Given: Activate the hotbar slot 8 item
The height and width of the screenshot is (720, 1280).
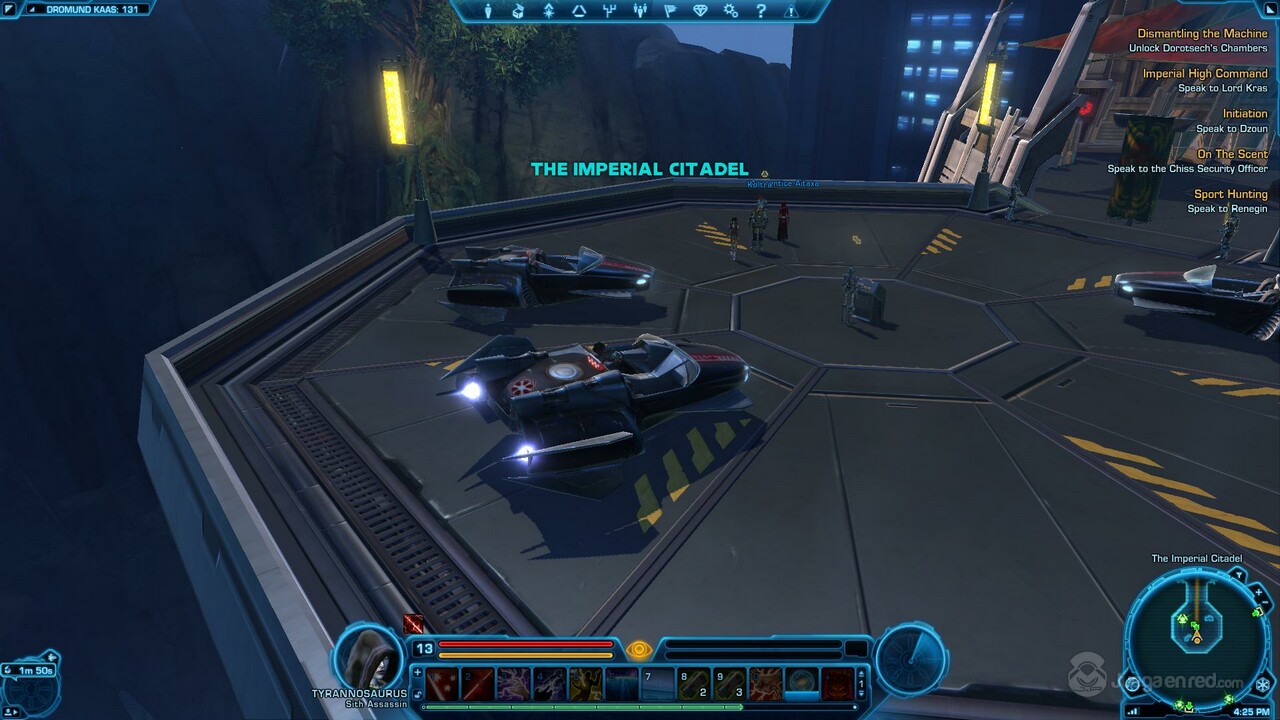Looking at the screenshot, I should tap(694, 684).
